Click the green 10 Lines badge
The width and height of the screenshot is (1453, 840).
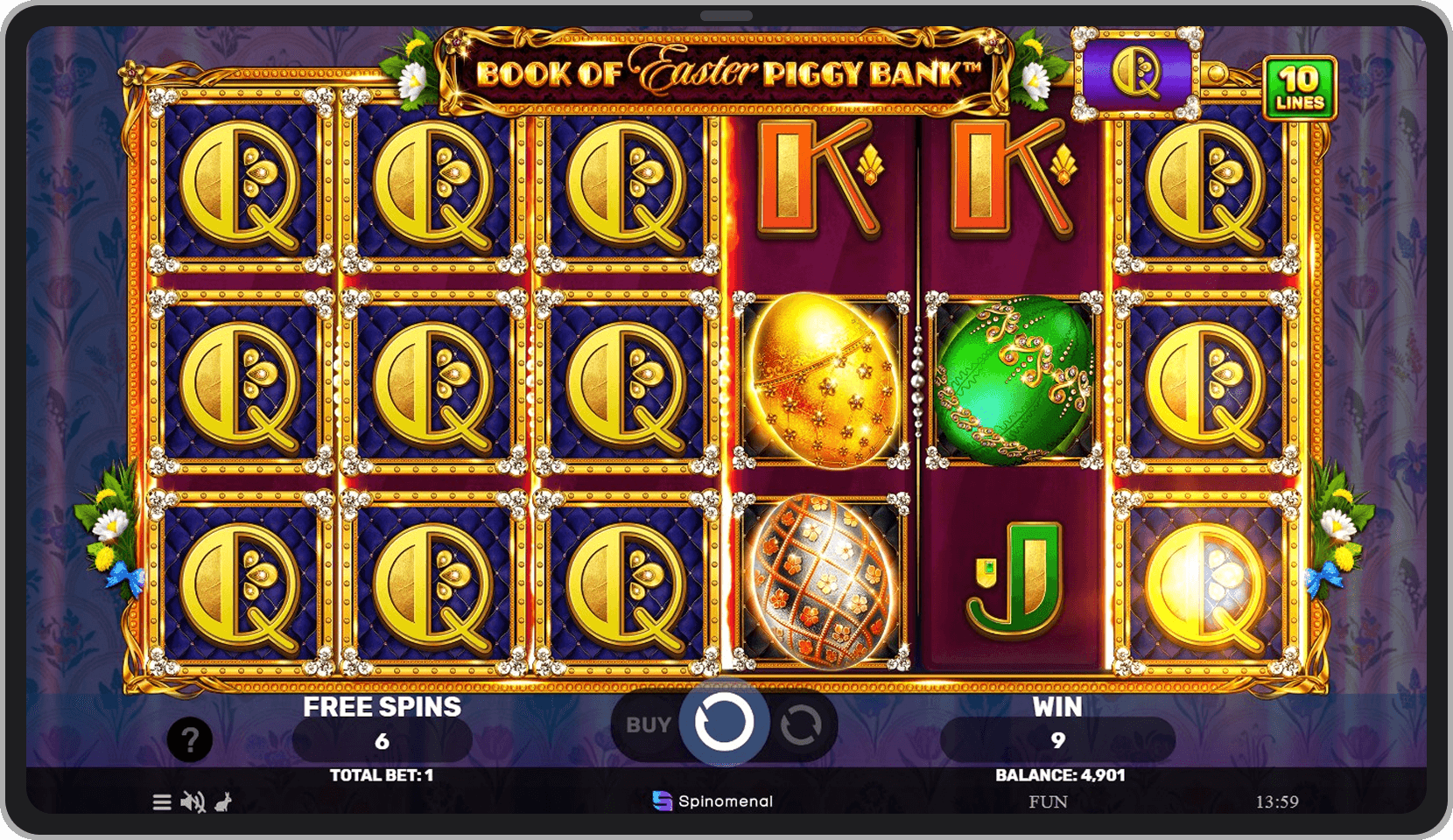click(1299, 88)
